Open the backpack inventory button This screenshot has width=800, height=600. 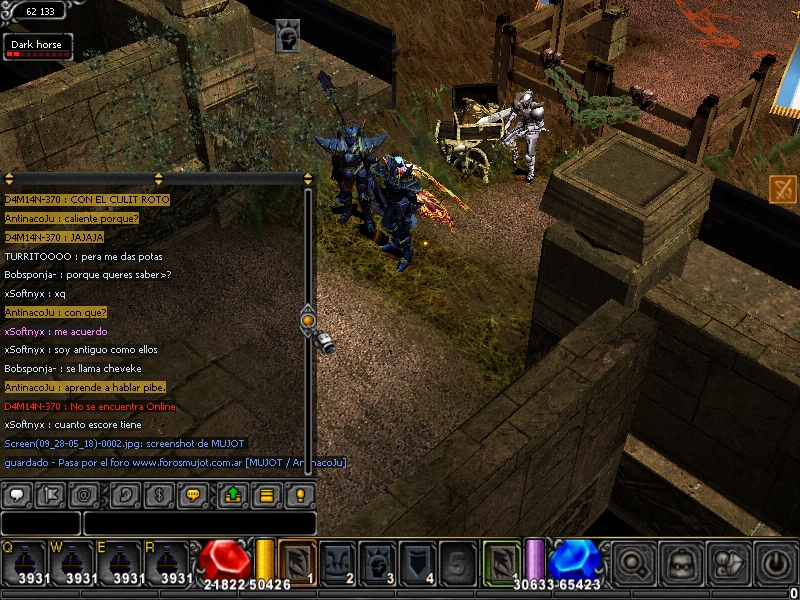pyautogui.click(x=682, y=562)
